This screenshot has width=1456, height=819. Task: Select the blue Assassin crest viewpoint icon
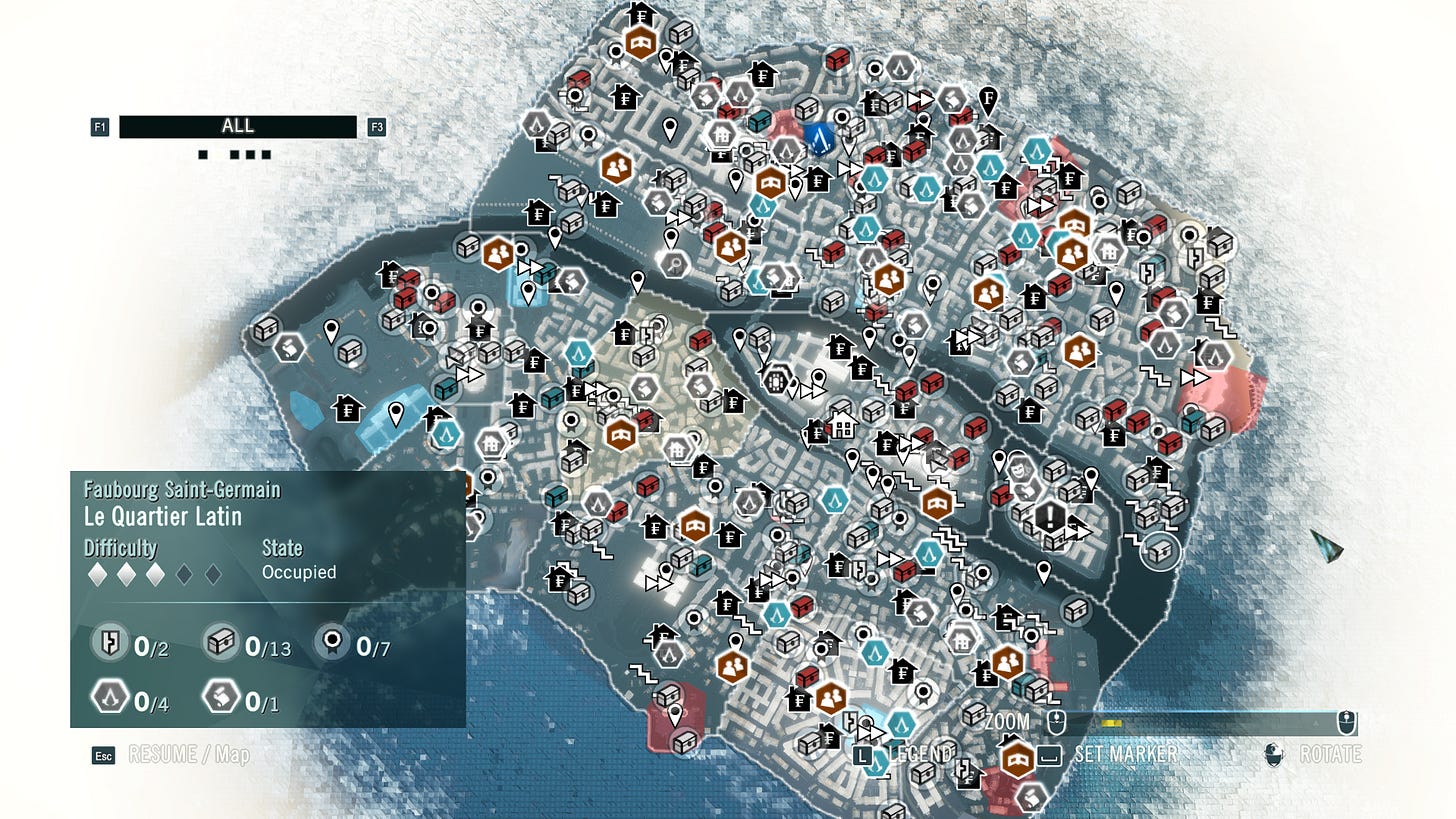[822, 141]
